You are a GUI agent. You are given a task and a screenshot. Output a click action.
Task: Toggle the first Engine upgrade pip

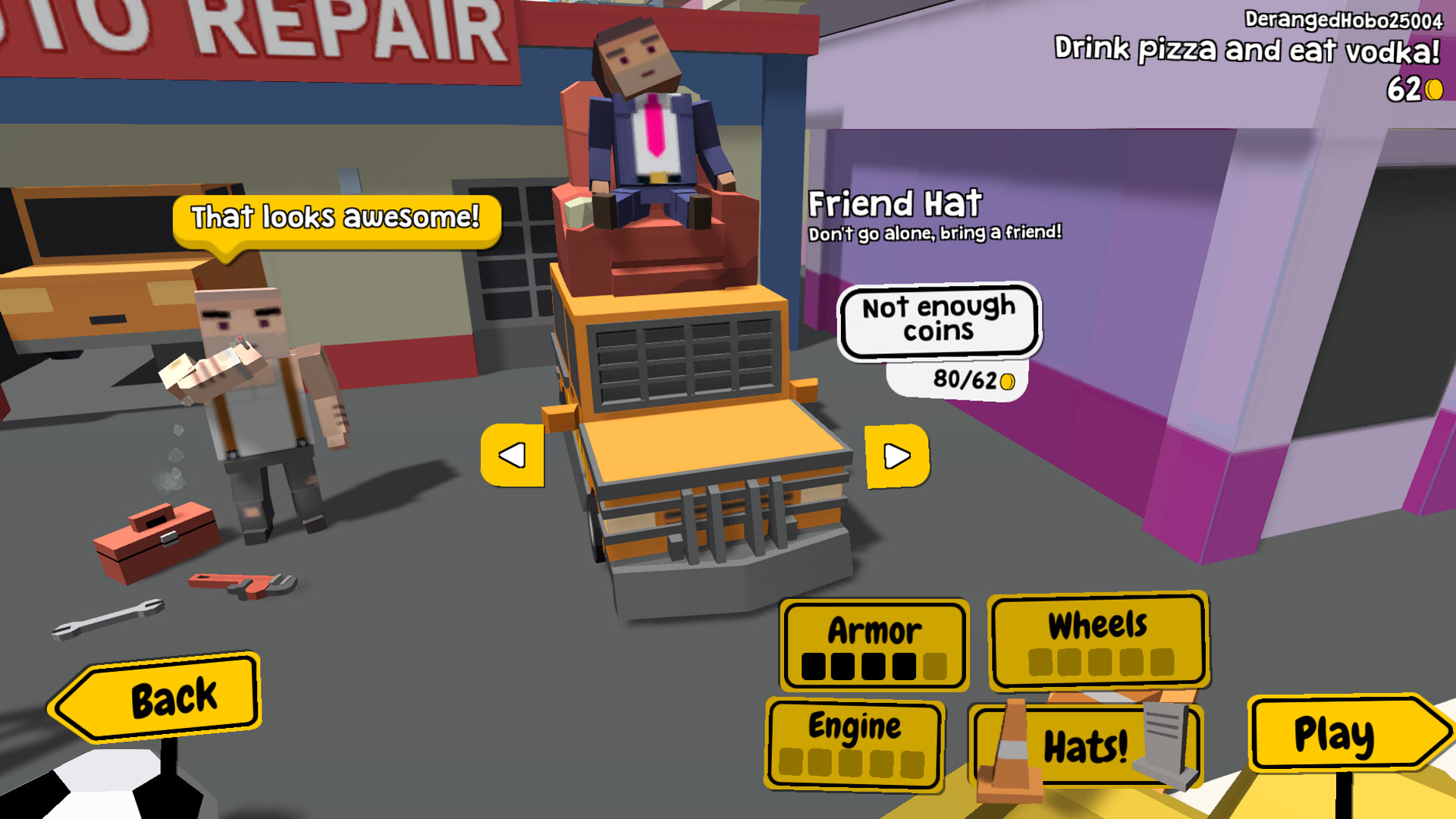792,761
